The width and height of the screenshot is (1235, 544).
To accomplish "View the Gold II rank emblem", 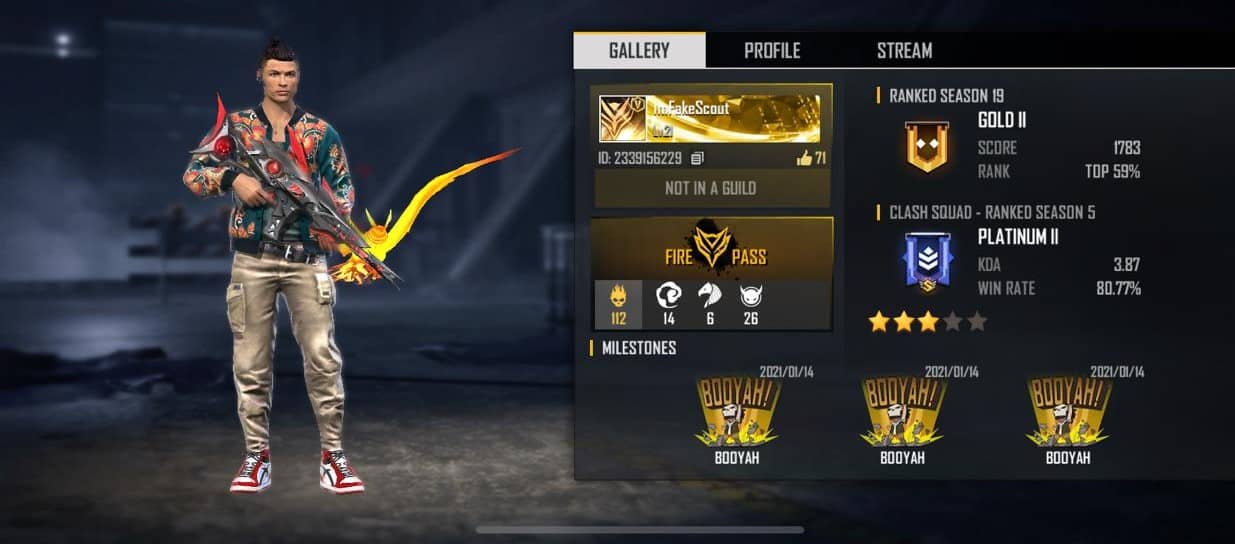I will pos(927,146).
